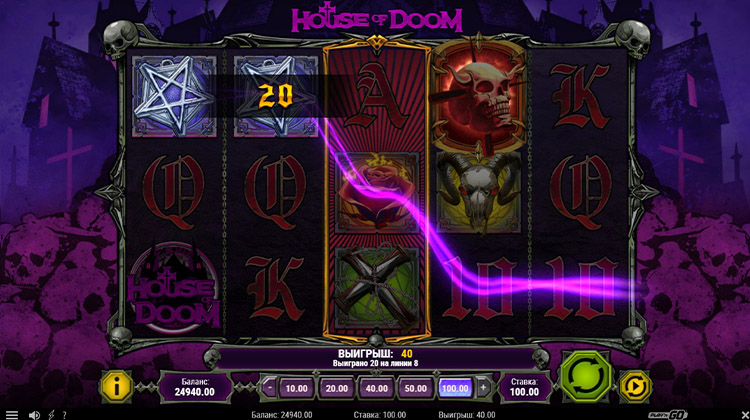
Task: Toggle sound with the speaker icon
Action: point(33,414)
